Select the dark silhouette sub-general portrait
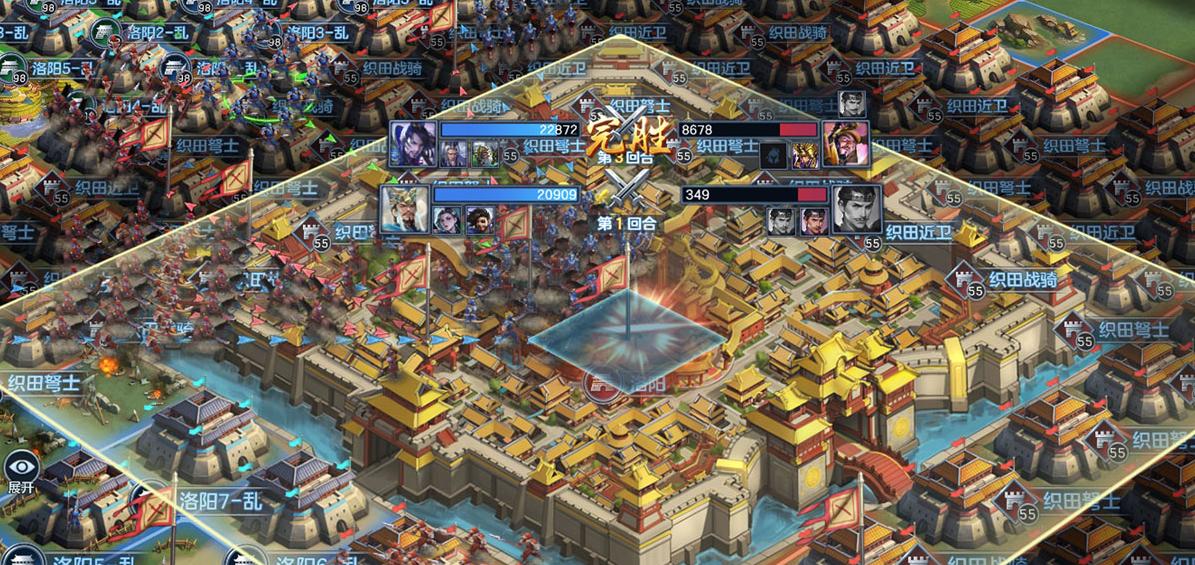1195x565 pixels. pyautogui.click(x=771, y=155)
